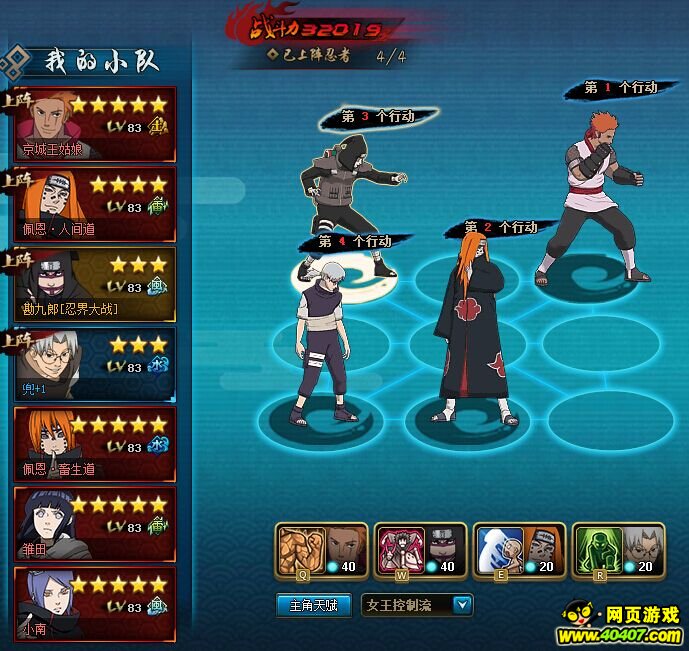This screenshot has width=689, height=651.
Task: Pick the 小南 ninja card
Action: coord(95,604)
